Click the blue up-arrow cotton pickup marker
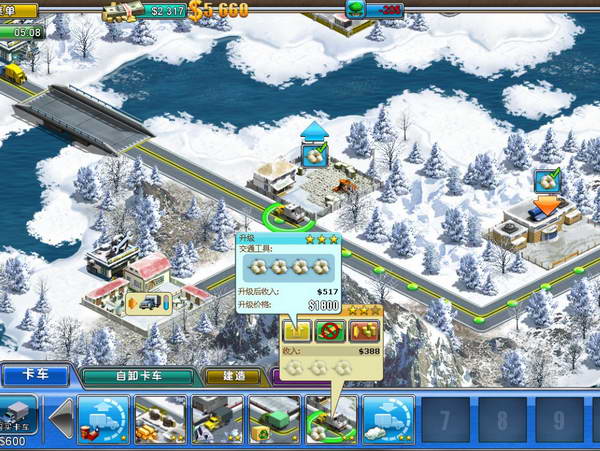Image resolution: width=600 pixels, height=451 pixels. tap(316, 149)
